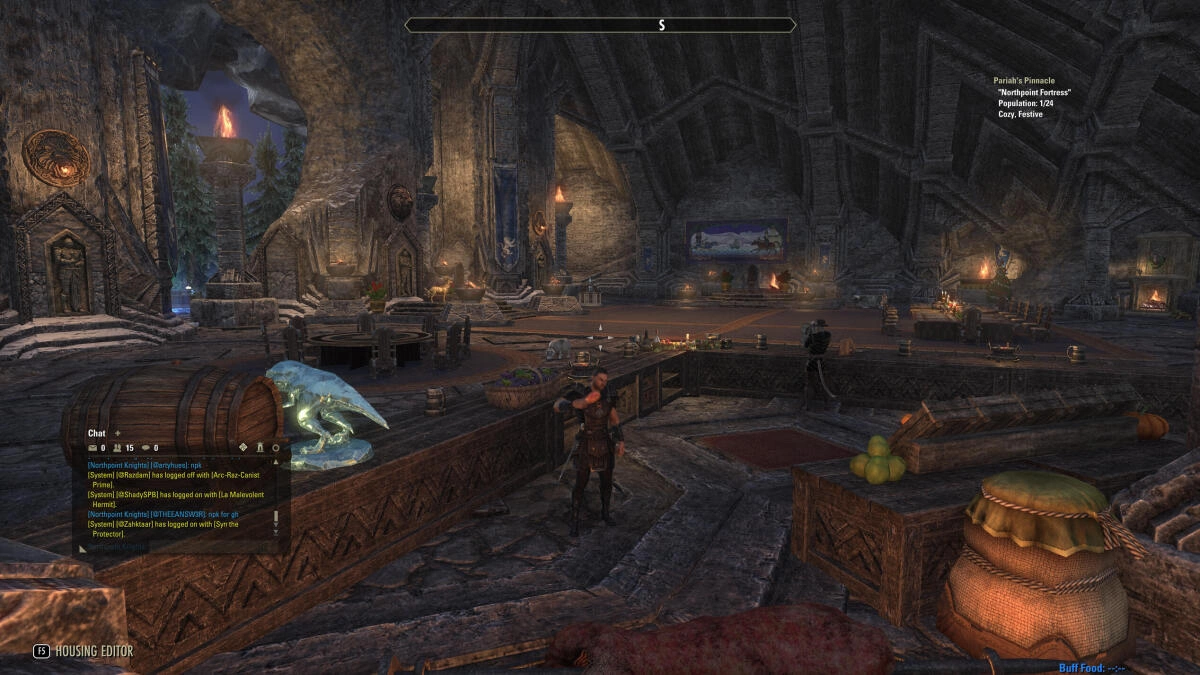
Task: Click the tower icon in the chat header
Action: [x=259, y=448]
